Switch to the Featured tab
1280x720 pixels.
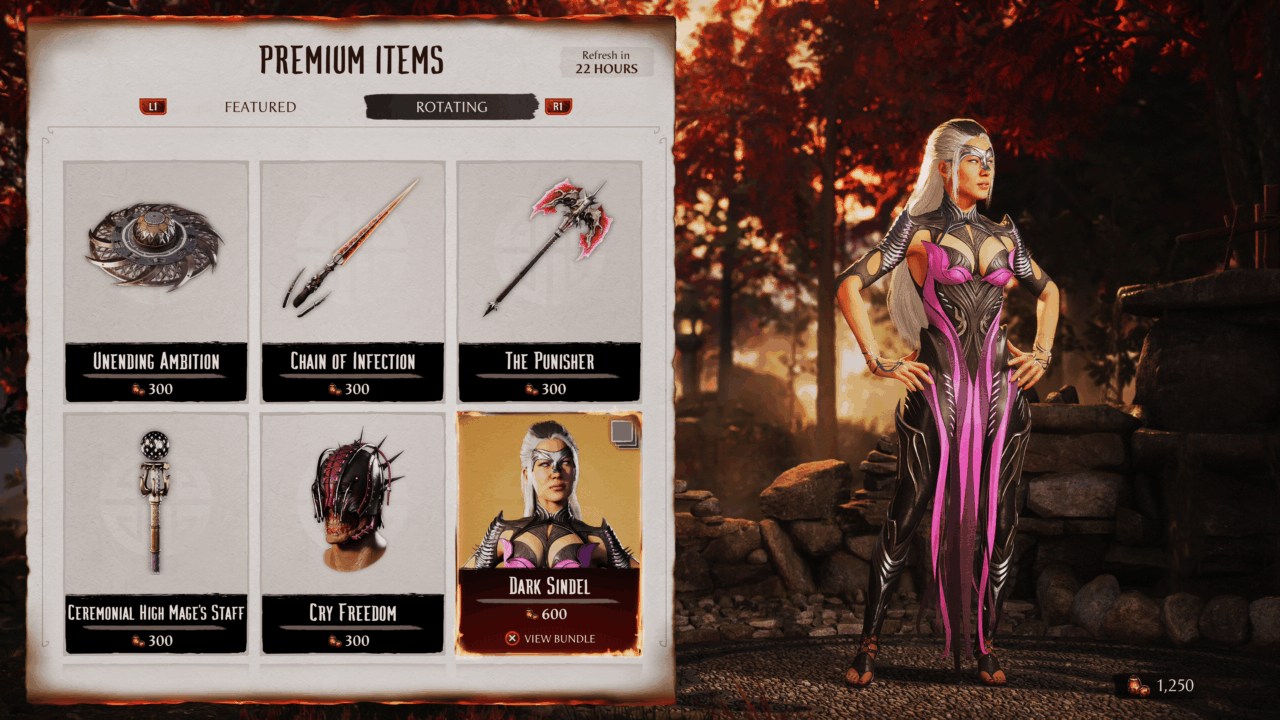tap(260, 107)
